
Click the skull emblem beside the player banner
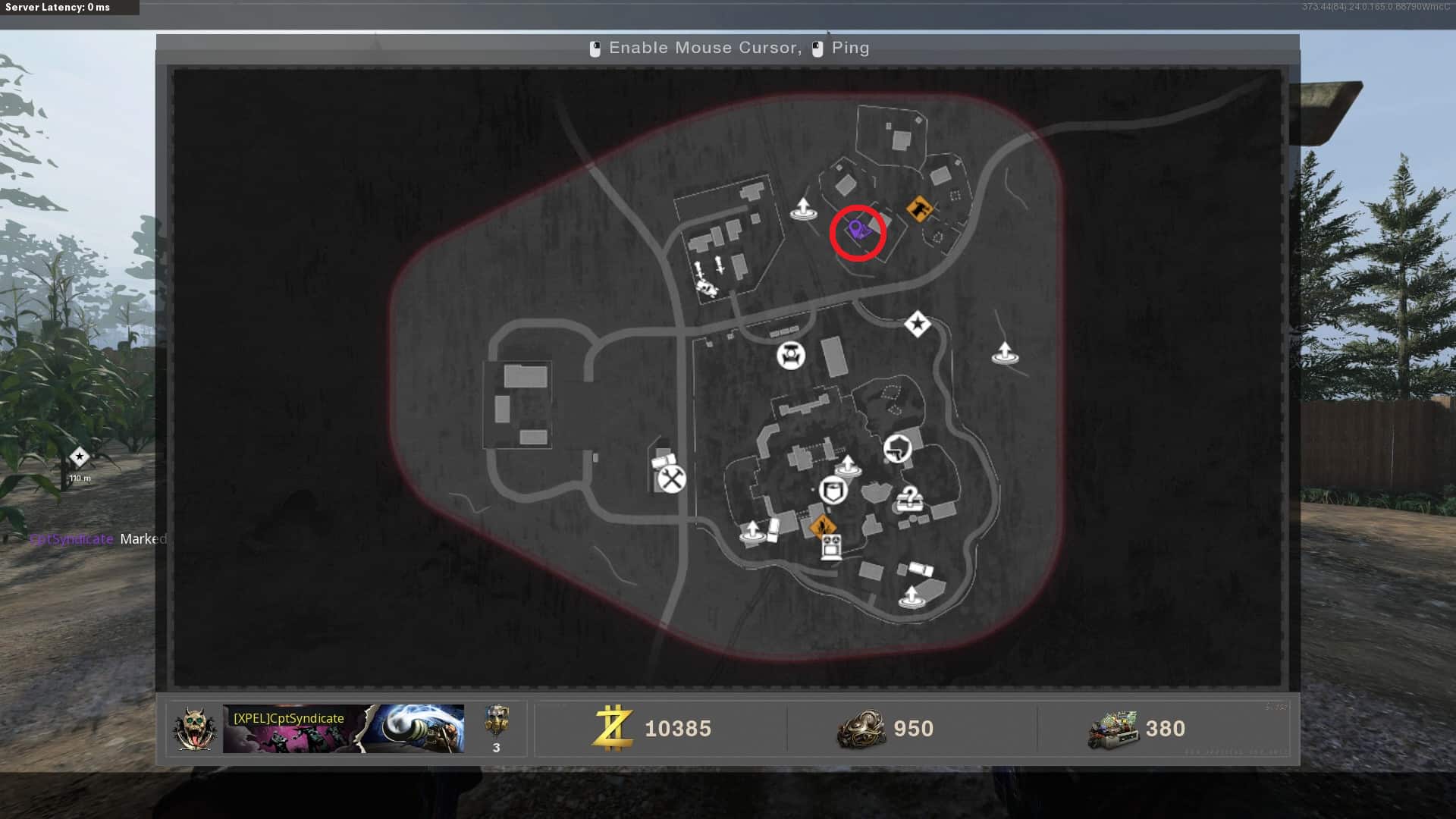coord(193,729)
